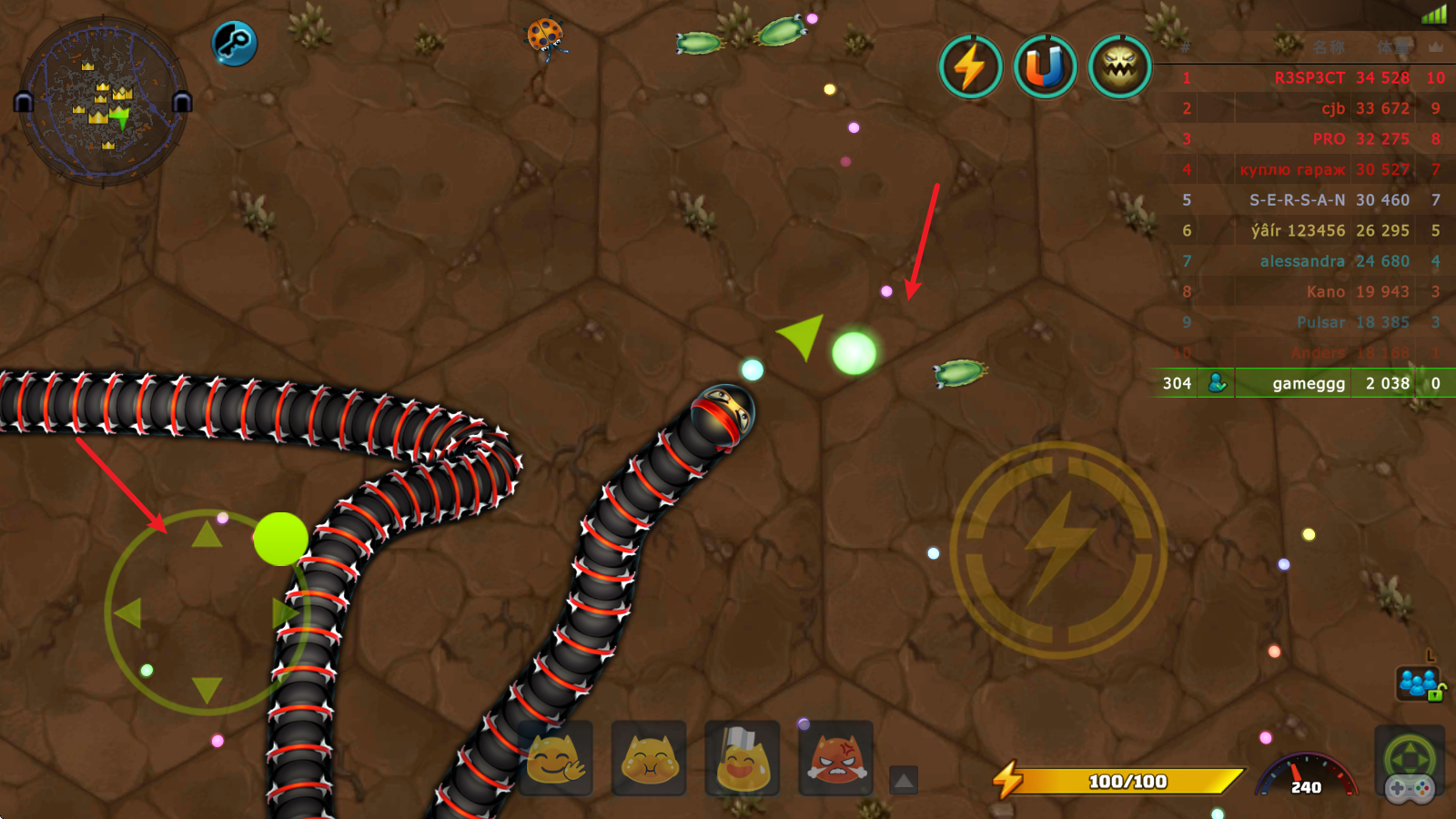Toggle the gamepad control mode button

point(1410,765)
